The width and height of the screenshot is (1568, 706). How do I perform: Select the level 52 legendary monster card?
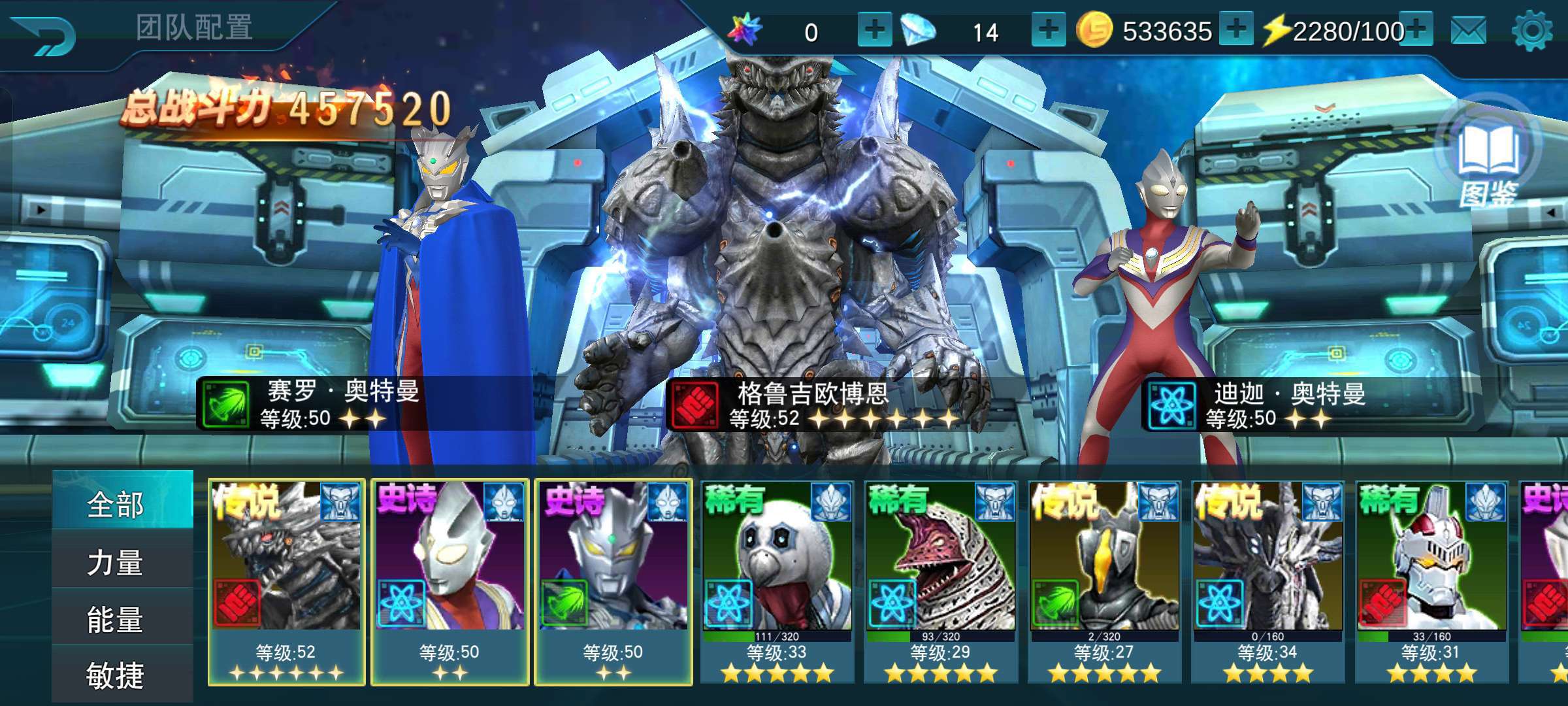pos(286,582)
